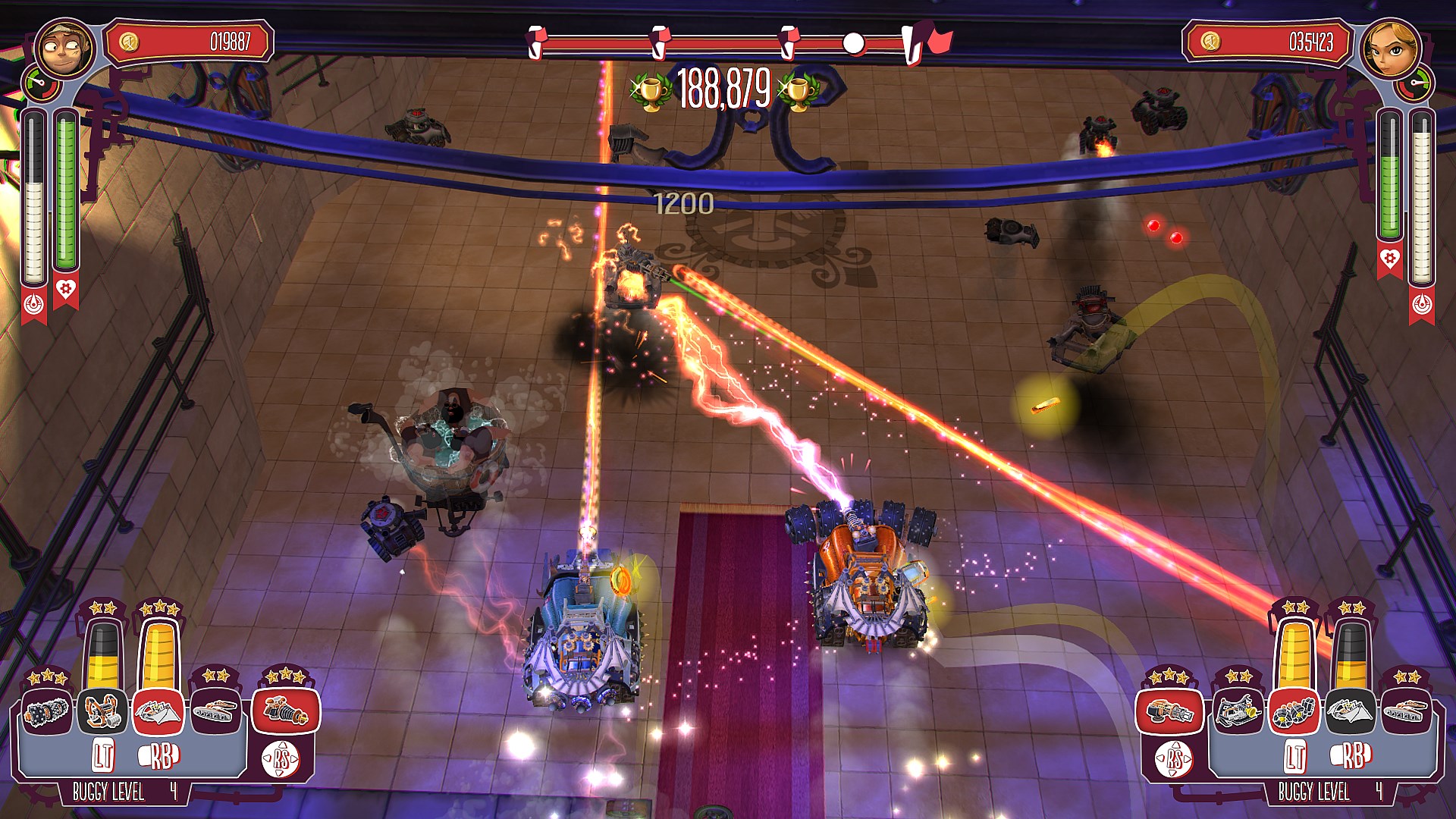Select right player's red gatling gun slot
This screenshot has width=1456, height=819.
click(1169, 711)
